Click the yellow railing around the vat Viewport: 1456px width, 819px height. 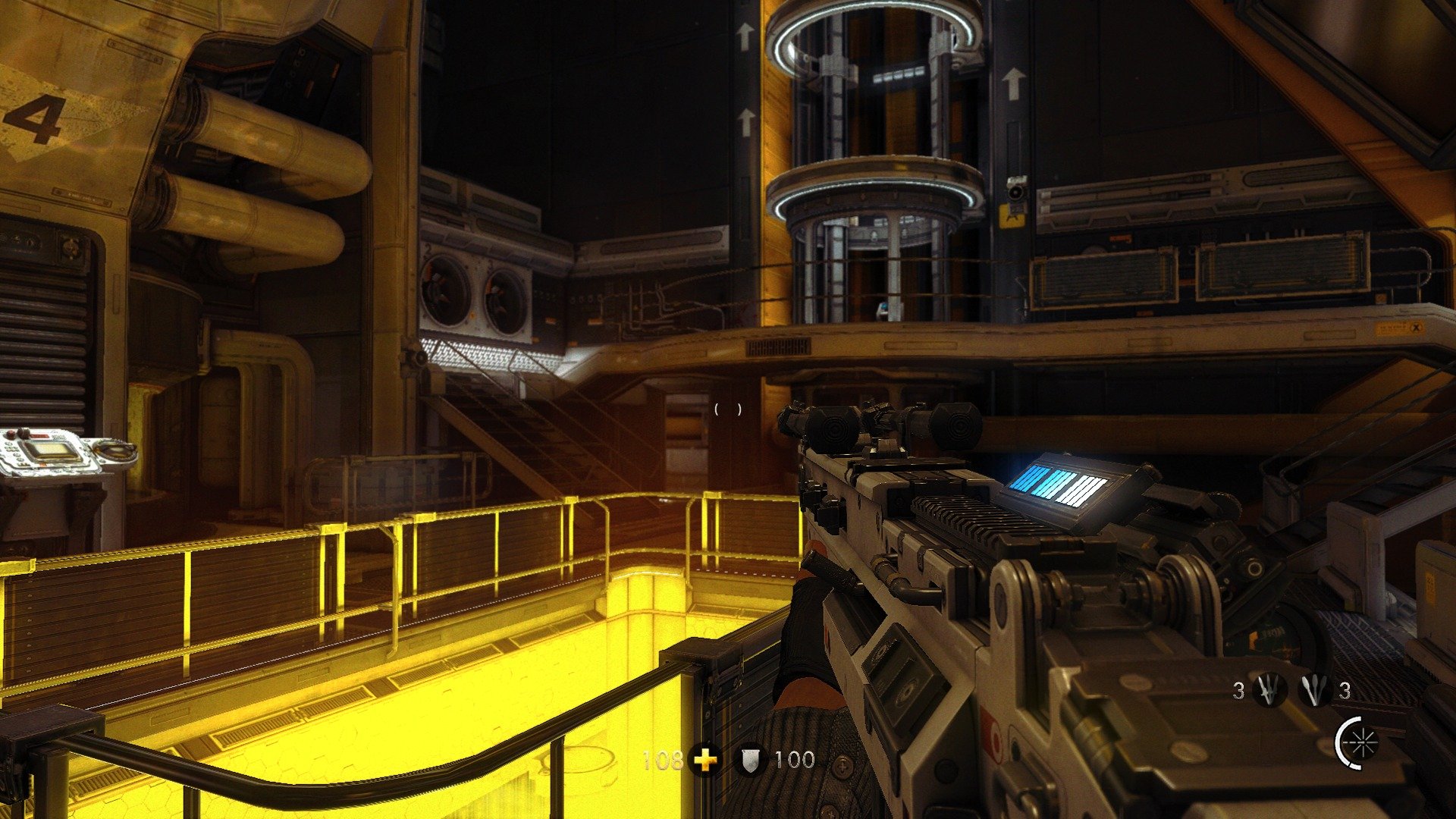(x=379, y=531)
